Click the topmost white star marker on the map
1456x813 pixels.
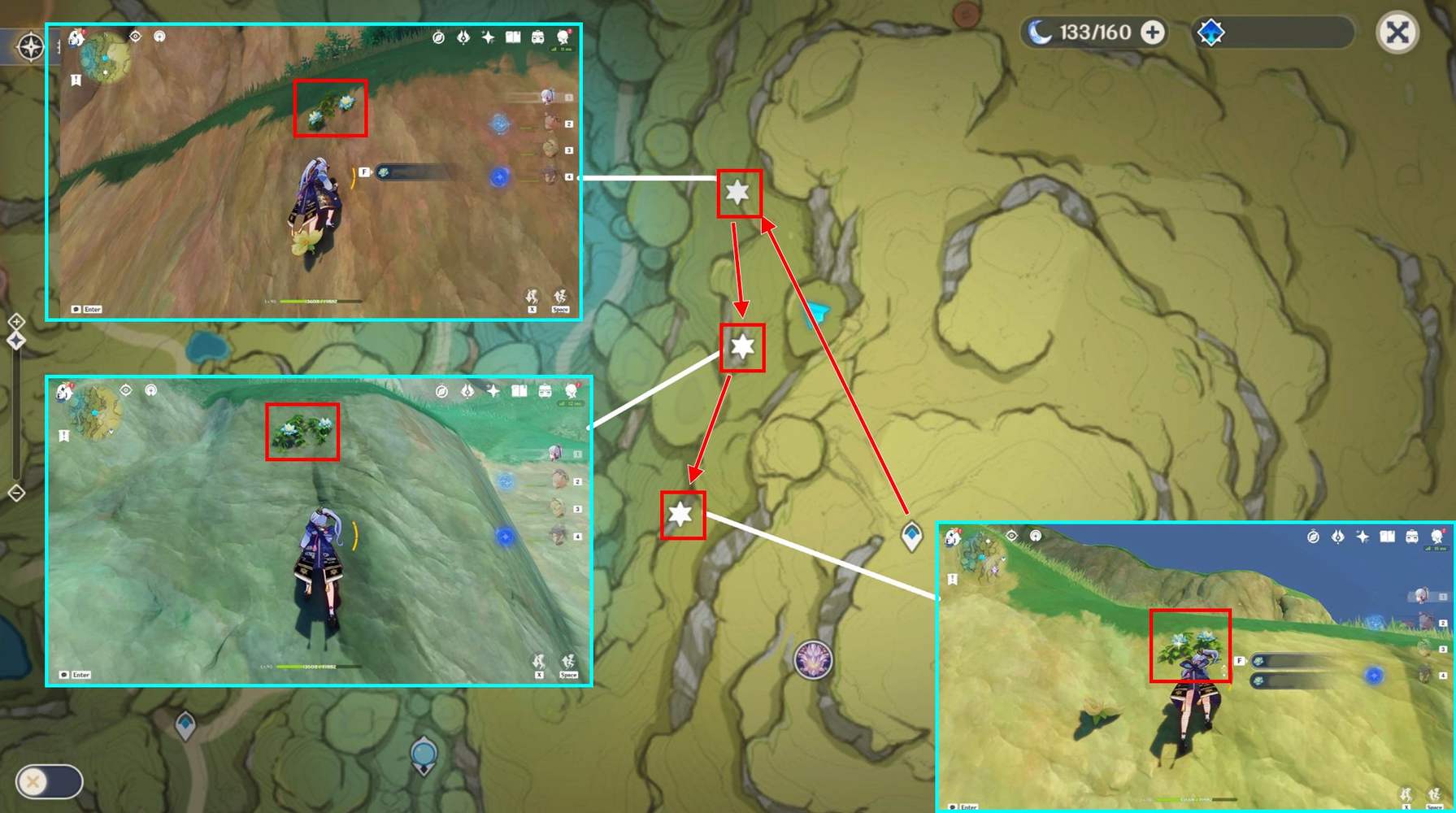(x=737, y=193)
